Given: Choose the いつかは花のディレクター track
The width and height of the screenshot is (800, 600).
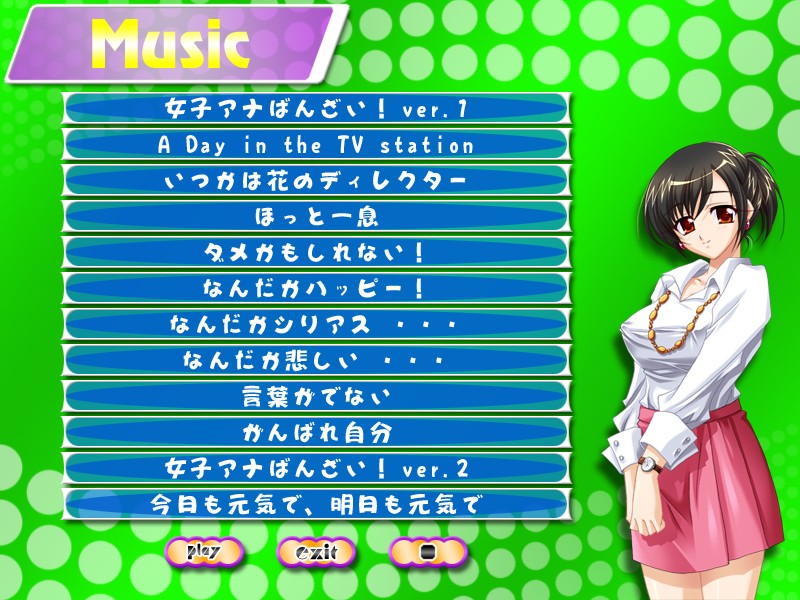Looking at the screenshot, I should coord(316,181).
